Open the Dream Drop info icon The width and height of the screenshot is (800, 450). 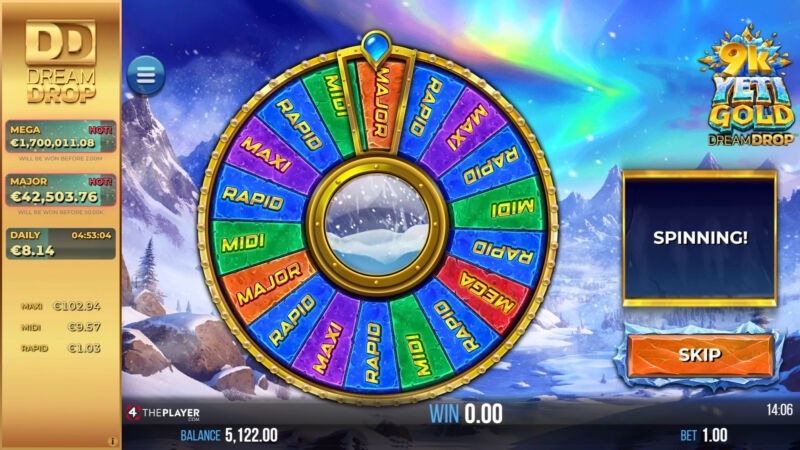113,440
